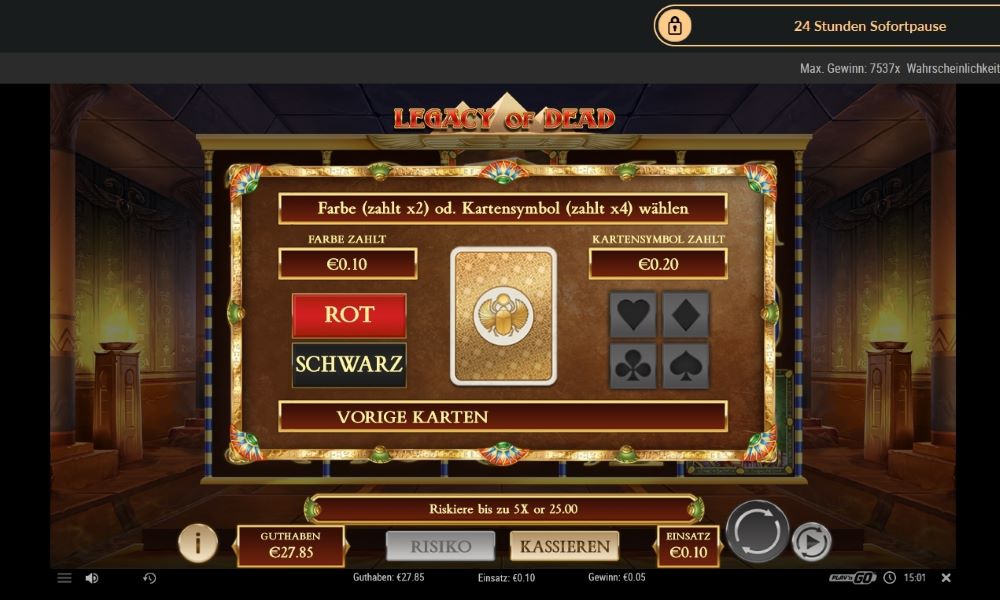Open the game history clock-arrow icon
Screen dimensions: 1000x600
(150, 578)
